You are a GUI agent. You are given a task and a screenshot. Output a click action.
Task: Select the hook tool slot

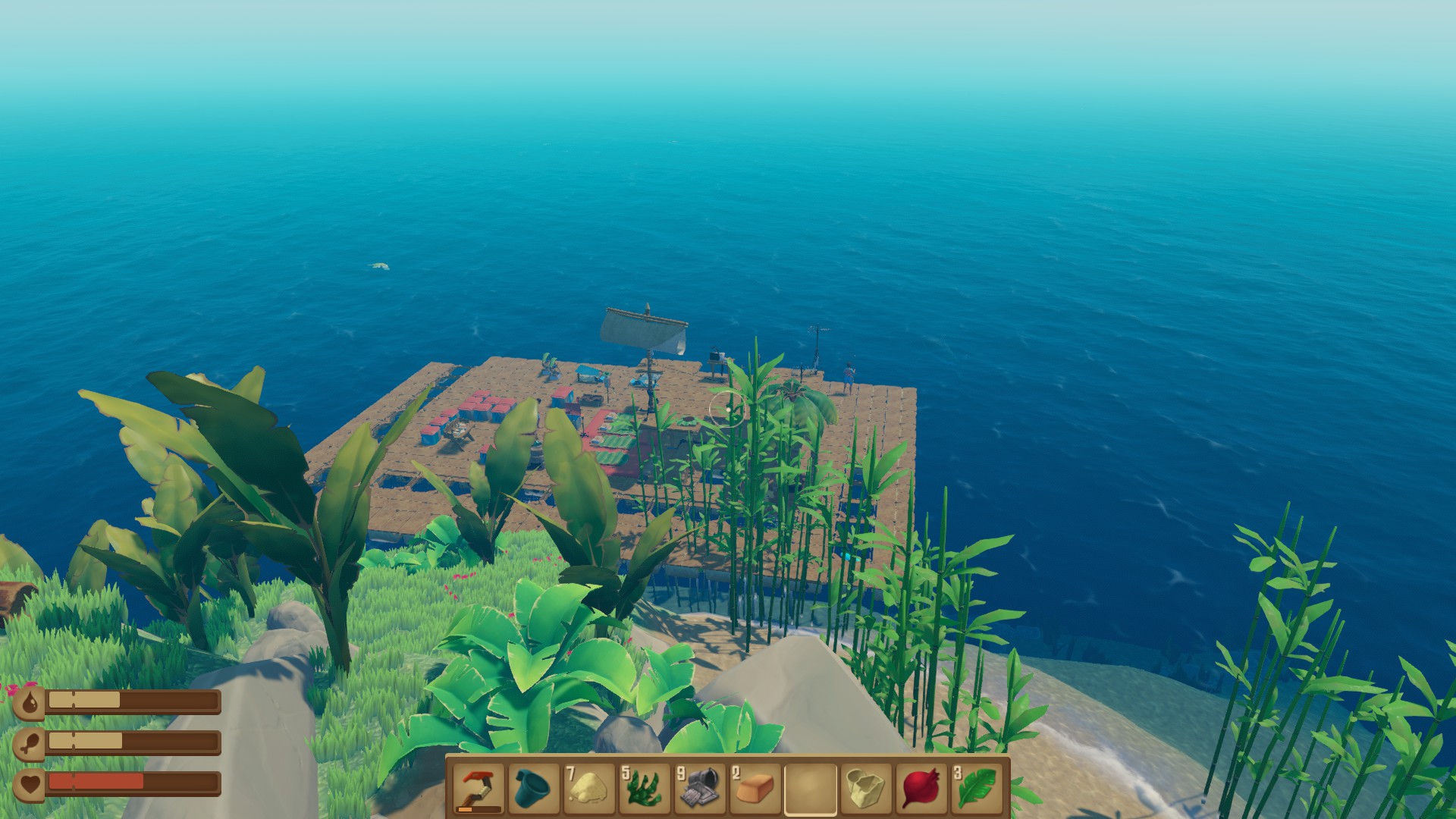point(479,788)
